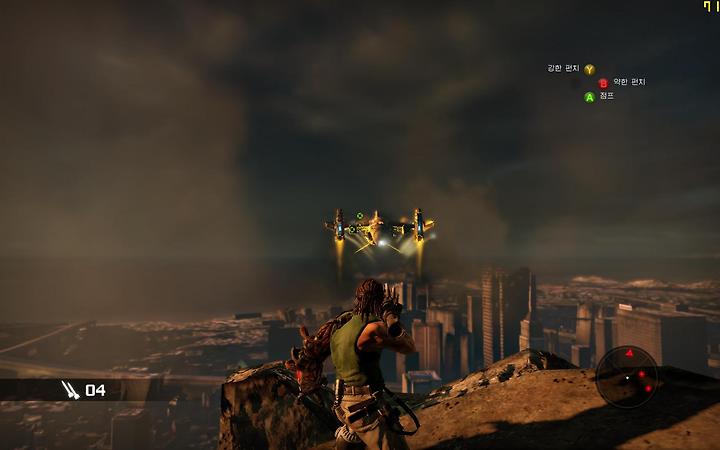Select the weapon icon beside ammo count

[x=70, y=389]
